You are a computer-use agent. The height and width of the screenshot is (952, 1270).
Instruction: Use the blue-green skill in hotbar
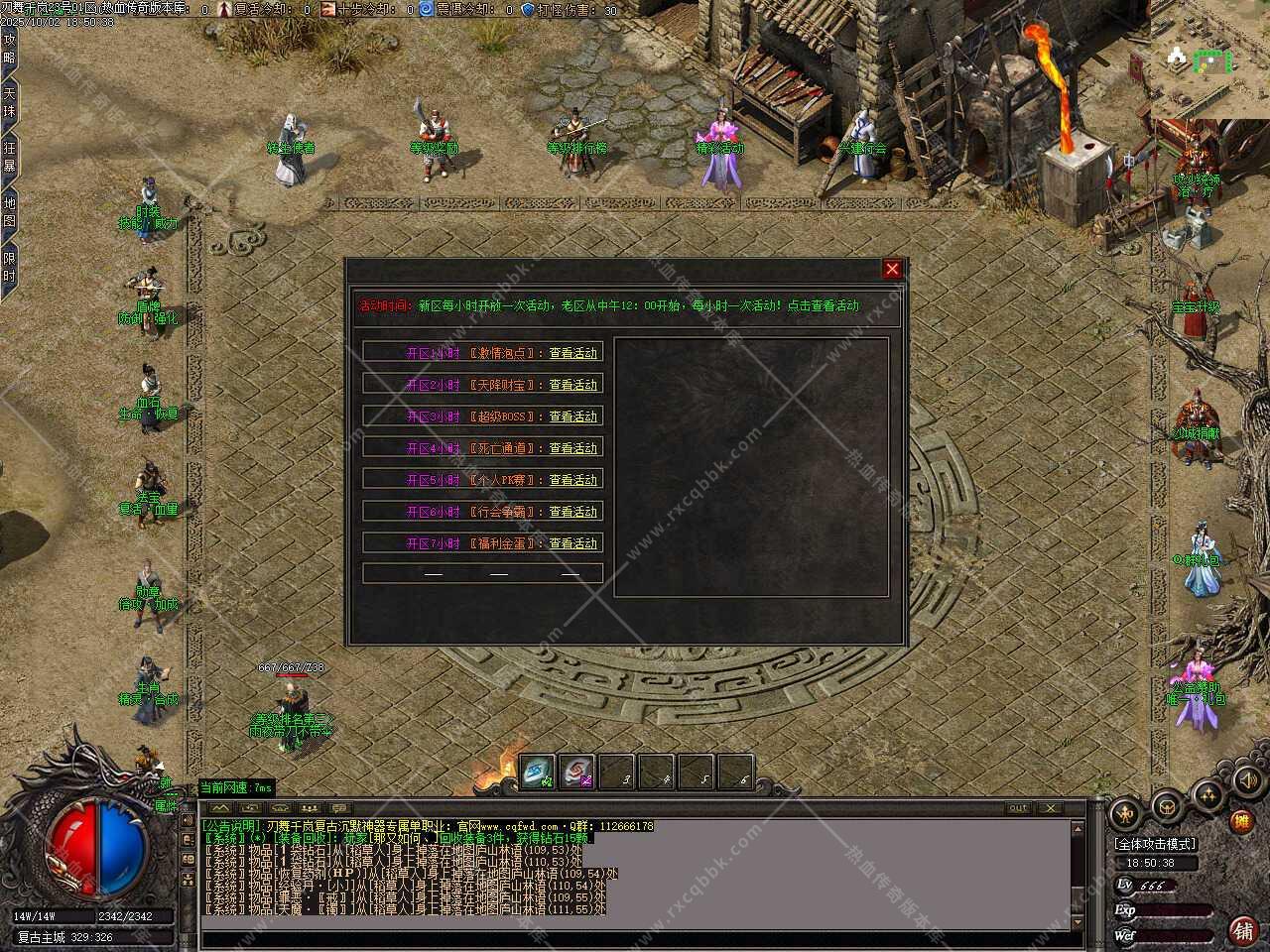pyautogui.click(x=538, y=773)
